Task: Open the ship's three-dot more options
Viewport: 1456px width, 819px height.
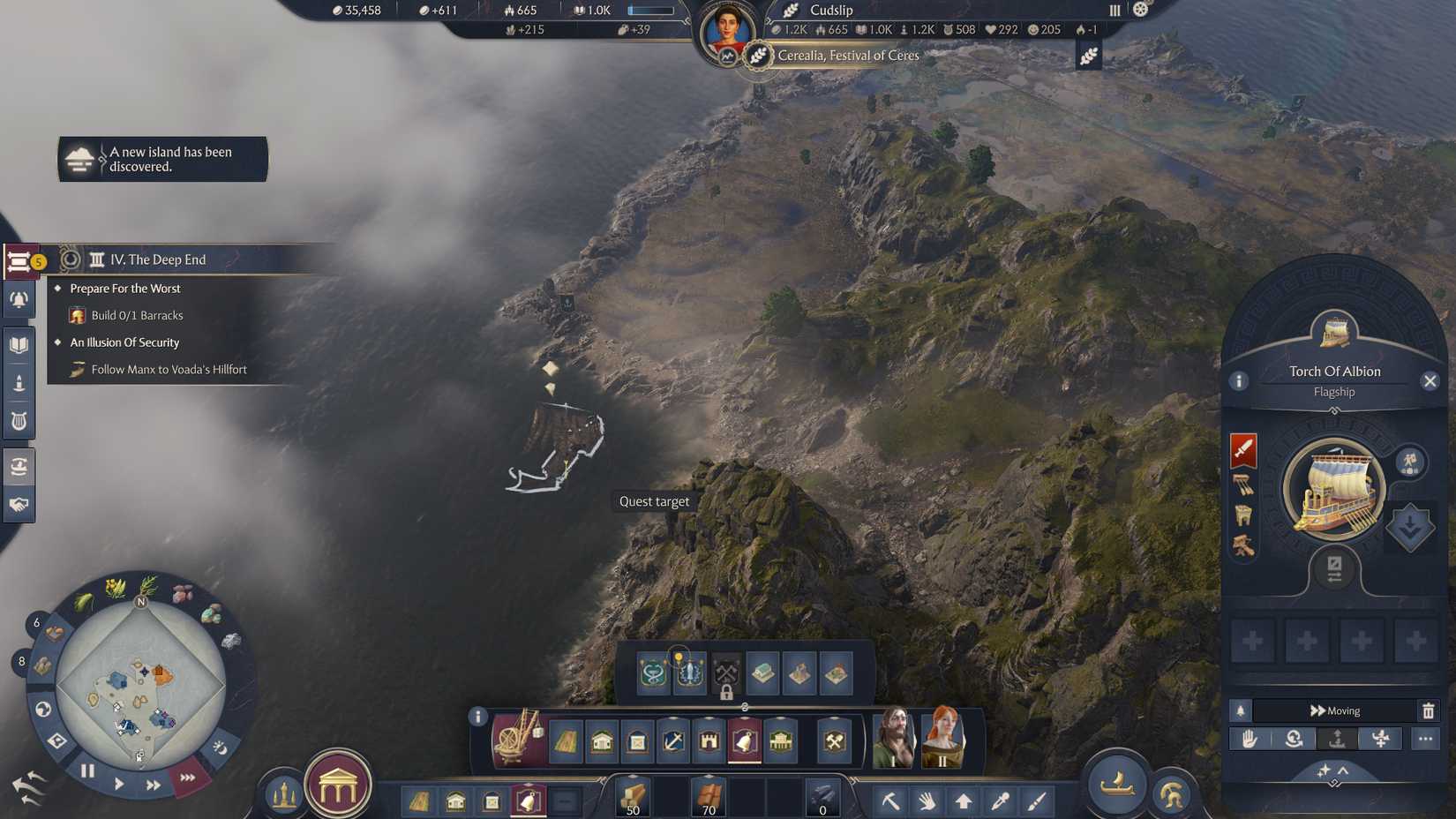Action: [x=1424, y=738]
